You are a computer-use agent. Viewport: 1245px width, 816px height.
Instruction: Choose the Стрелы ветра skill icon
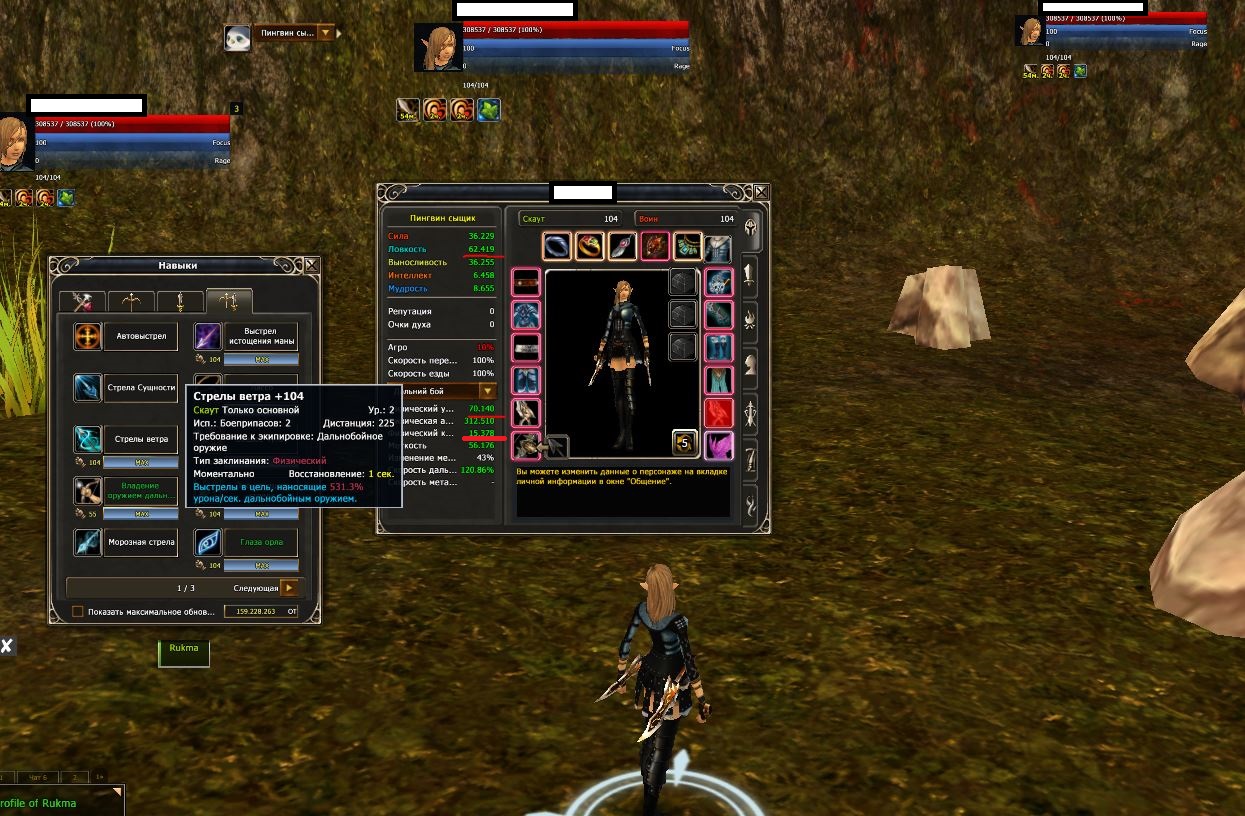88,439
